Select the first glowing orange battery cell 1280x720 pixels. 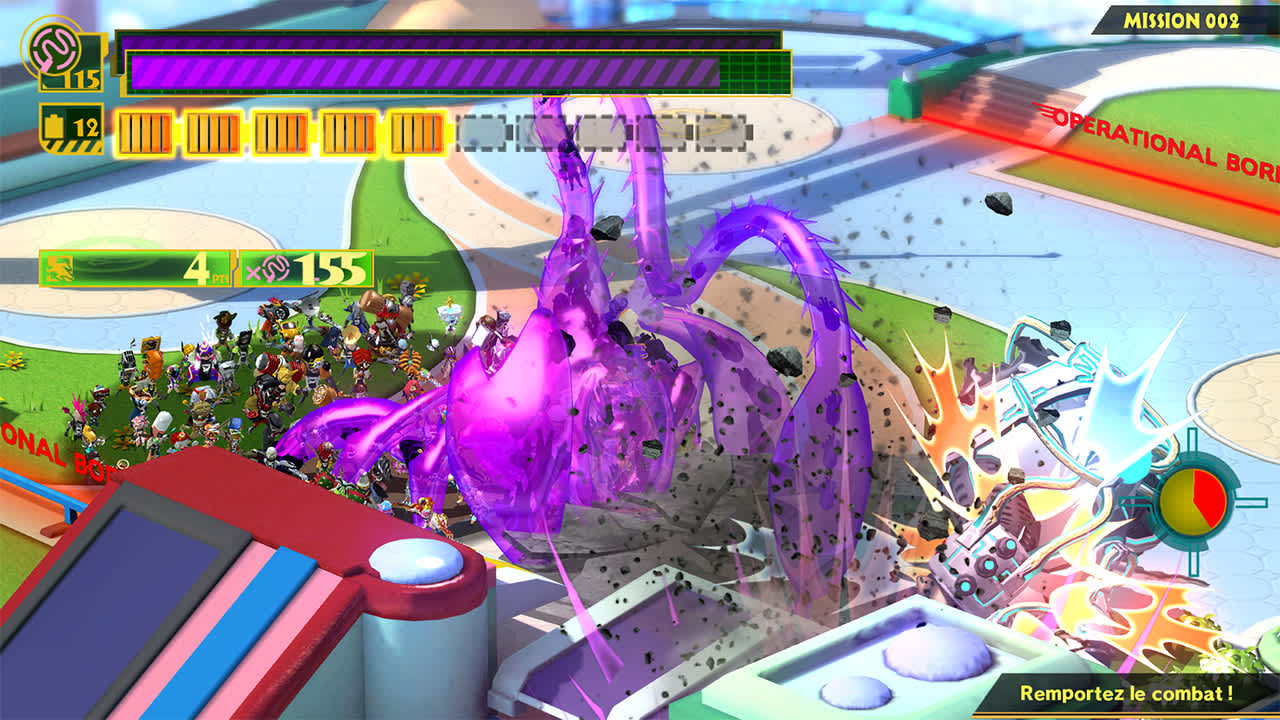click(x=144, y=133)
